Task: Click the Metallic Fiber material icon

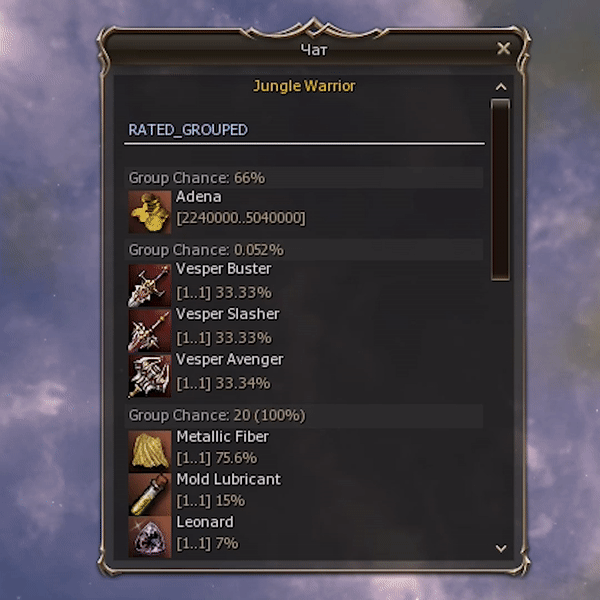Action: (x=150, y=450)
